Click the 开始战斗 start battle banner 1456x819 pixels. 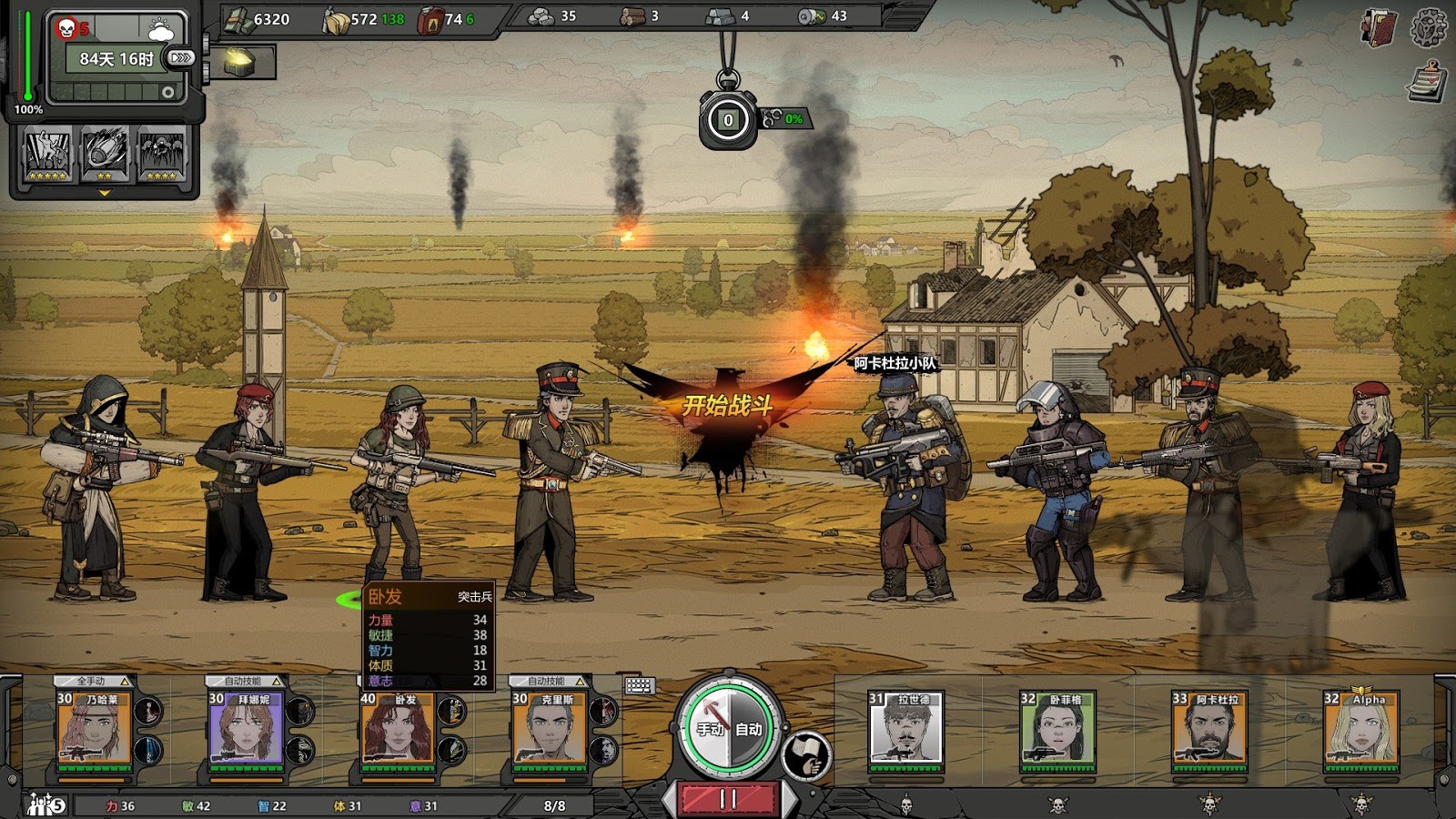(x=727, y=405)
